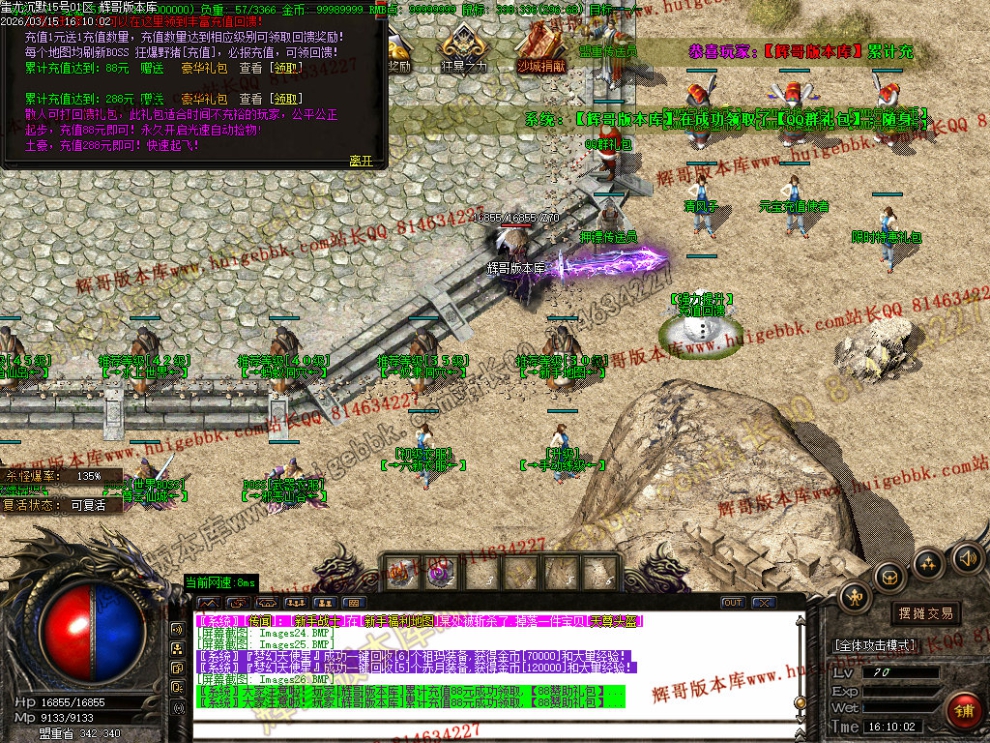Image resolution: width=990 pixels, height=743 pixels.
Task: Open the bag chest round button
Action: [890, 576]
